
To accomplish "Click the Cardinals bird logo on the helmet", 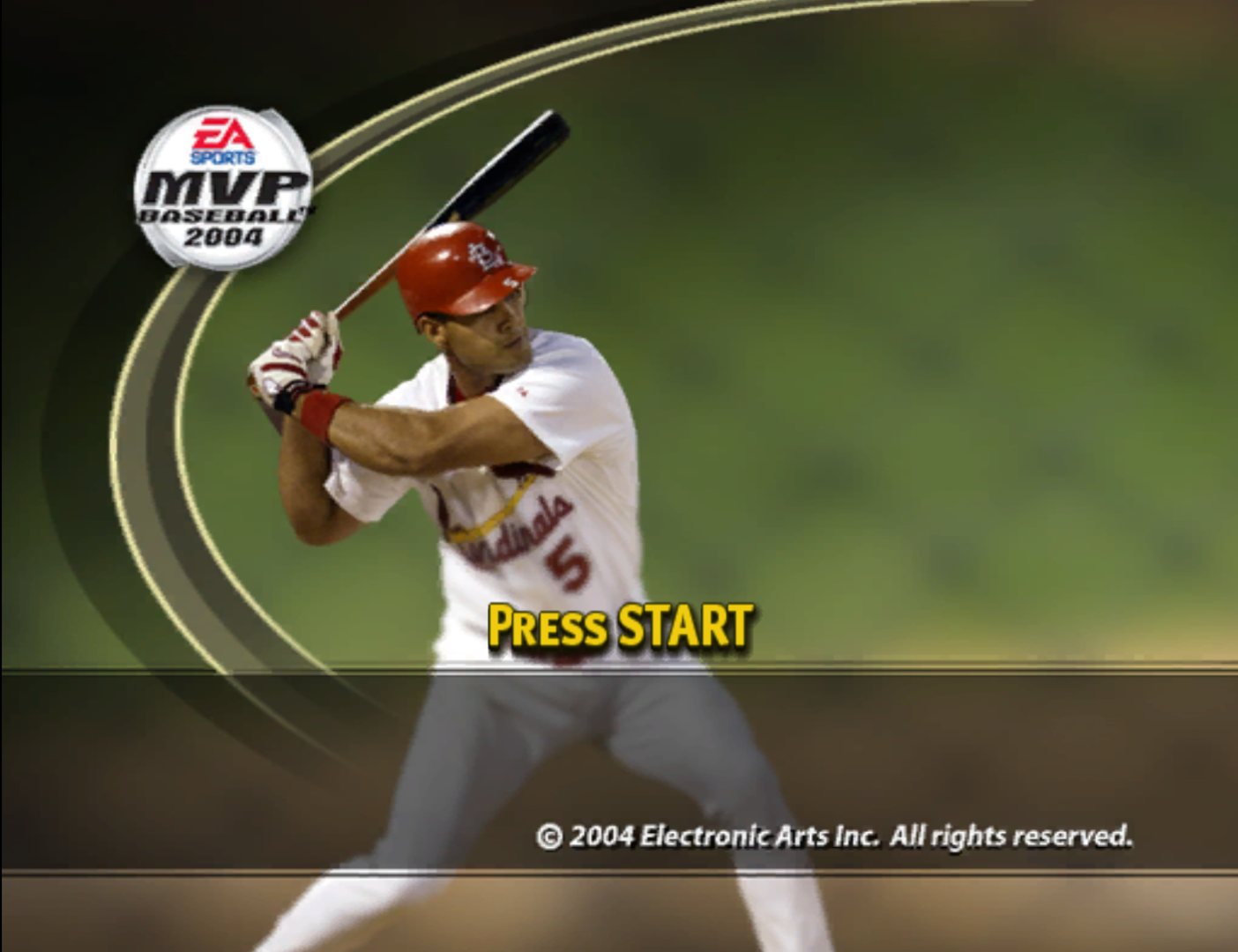I will 483,256.
